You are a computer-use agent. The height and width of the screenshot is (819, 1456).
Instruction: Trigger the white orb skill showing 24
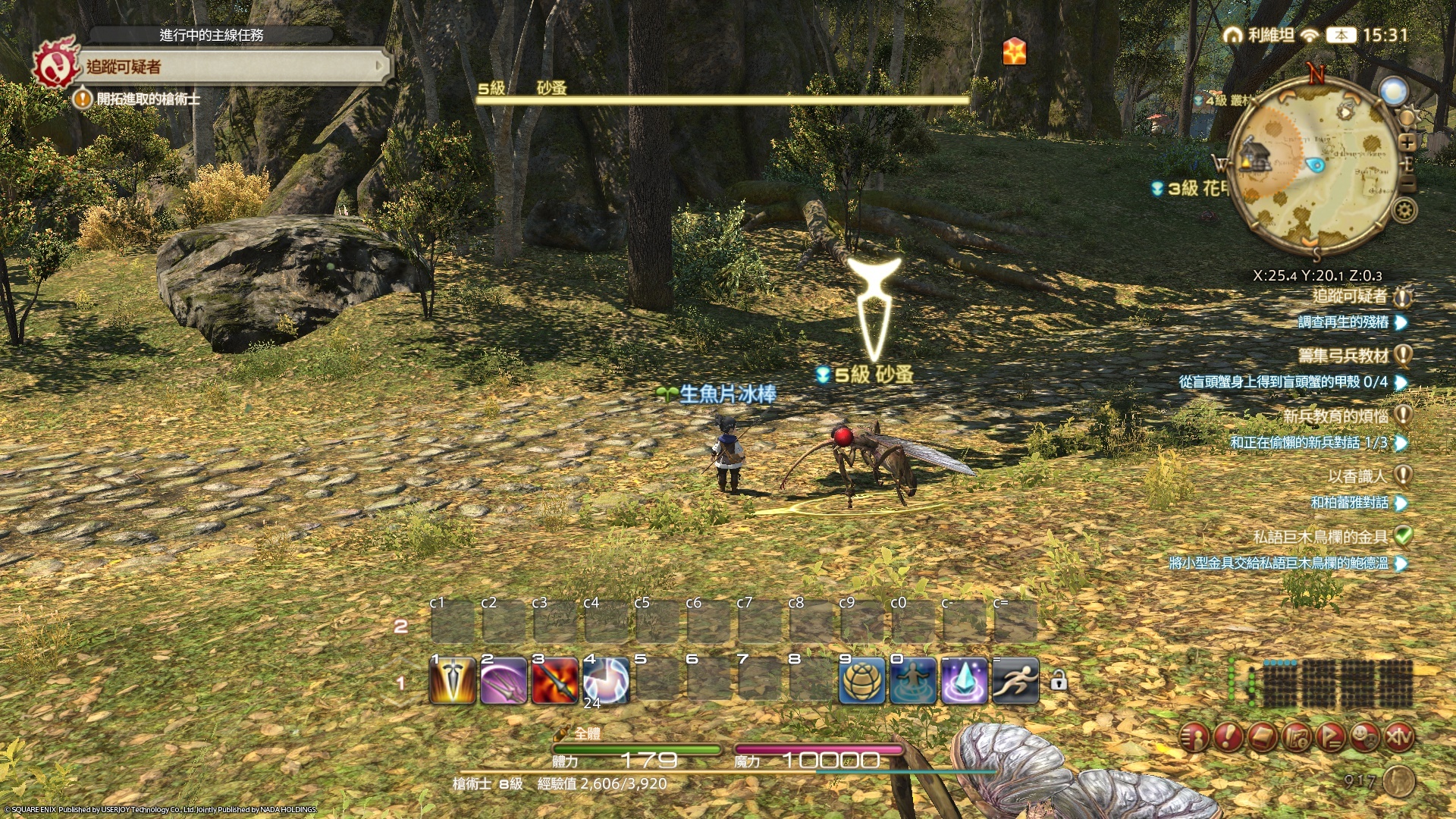[606, 681]
